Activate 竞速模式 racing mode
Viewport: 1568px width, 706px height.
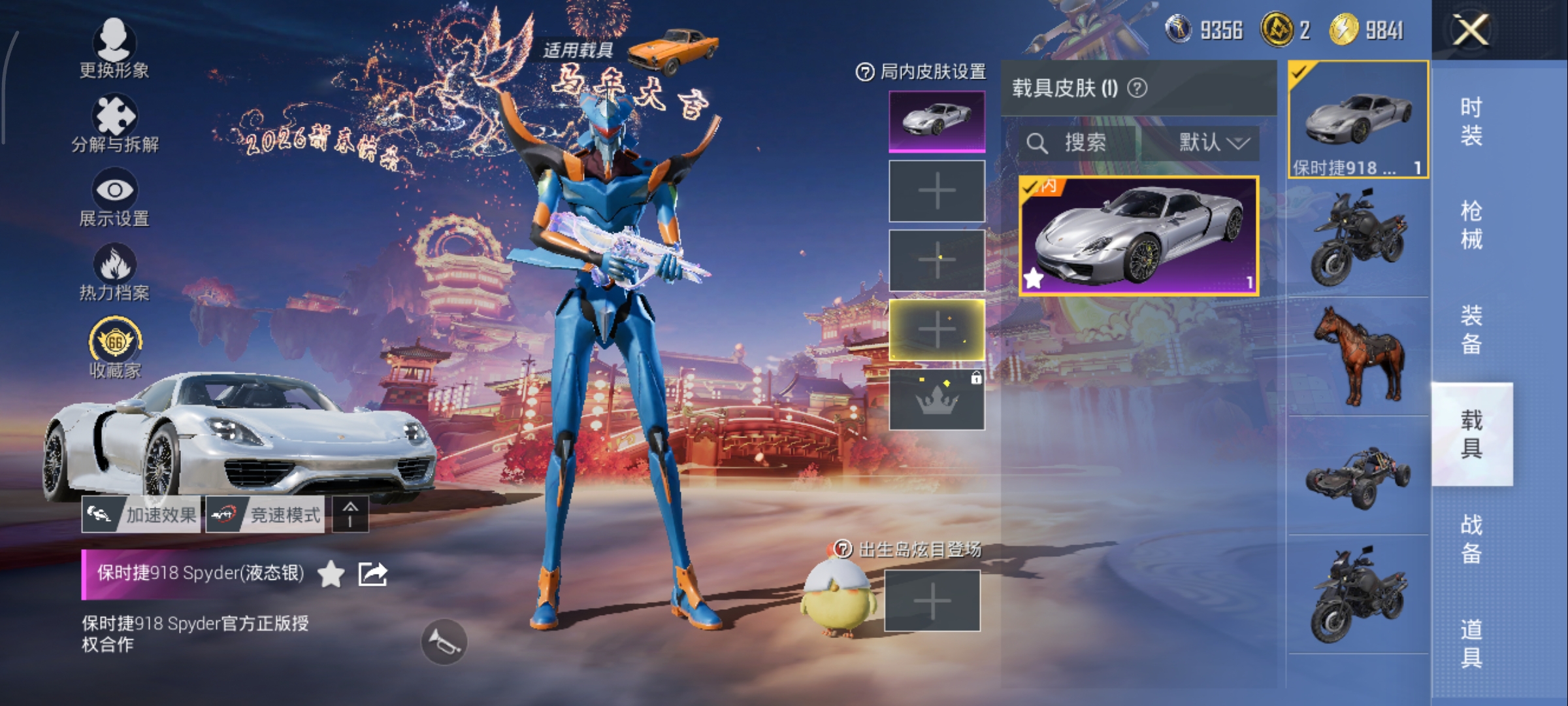[x=265, y=515]
